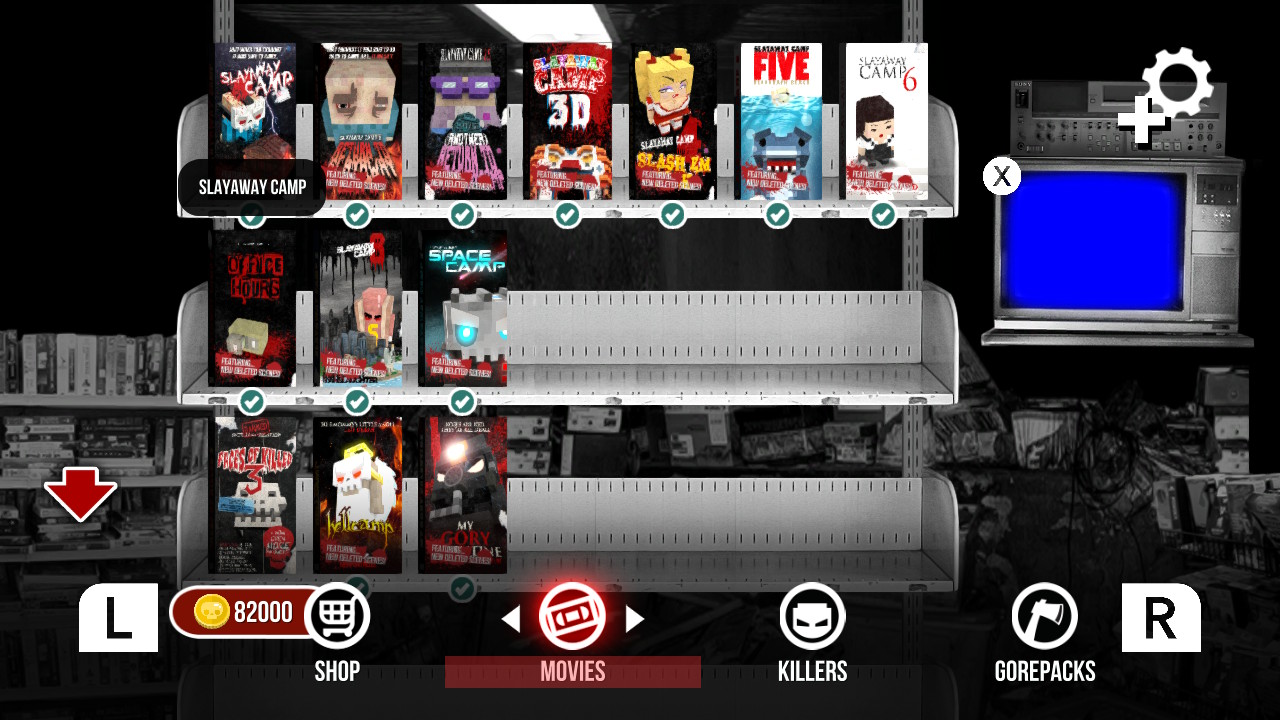
Task: Select the Slayaway Camp 6 movie cover
Action: [x=886, y=120]
